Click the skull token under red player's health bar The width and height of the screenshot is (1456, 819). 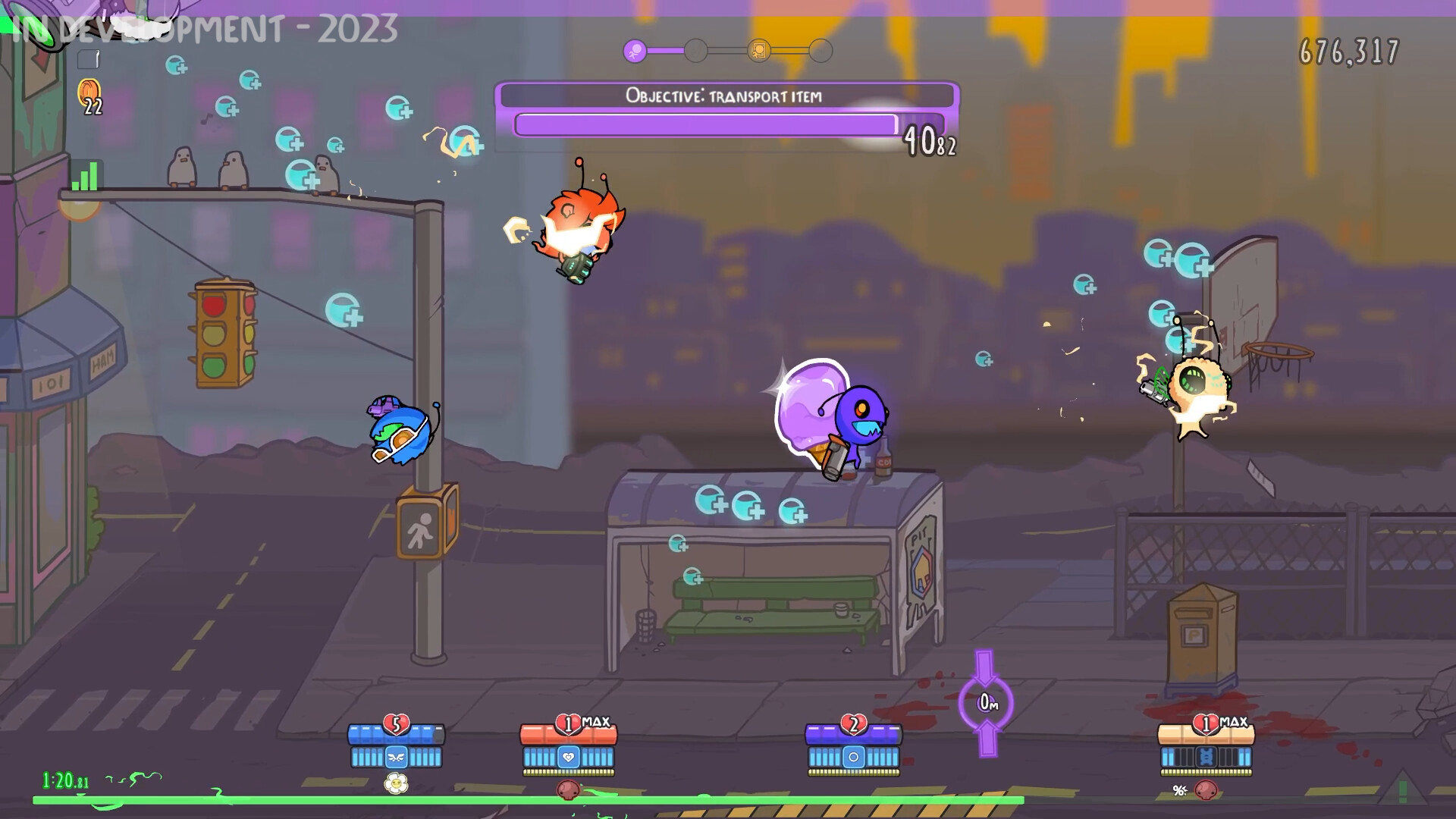(x=568, y=790)
